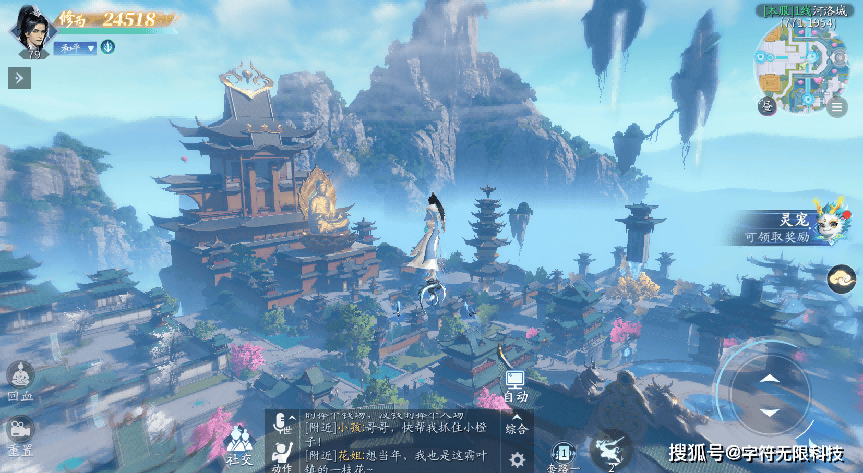The image size is (863, 473).
Task: Switch the 综合 chat channel selector
Action: (516, 423)
